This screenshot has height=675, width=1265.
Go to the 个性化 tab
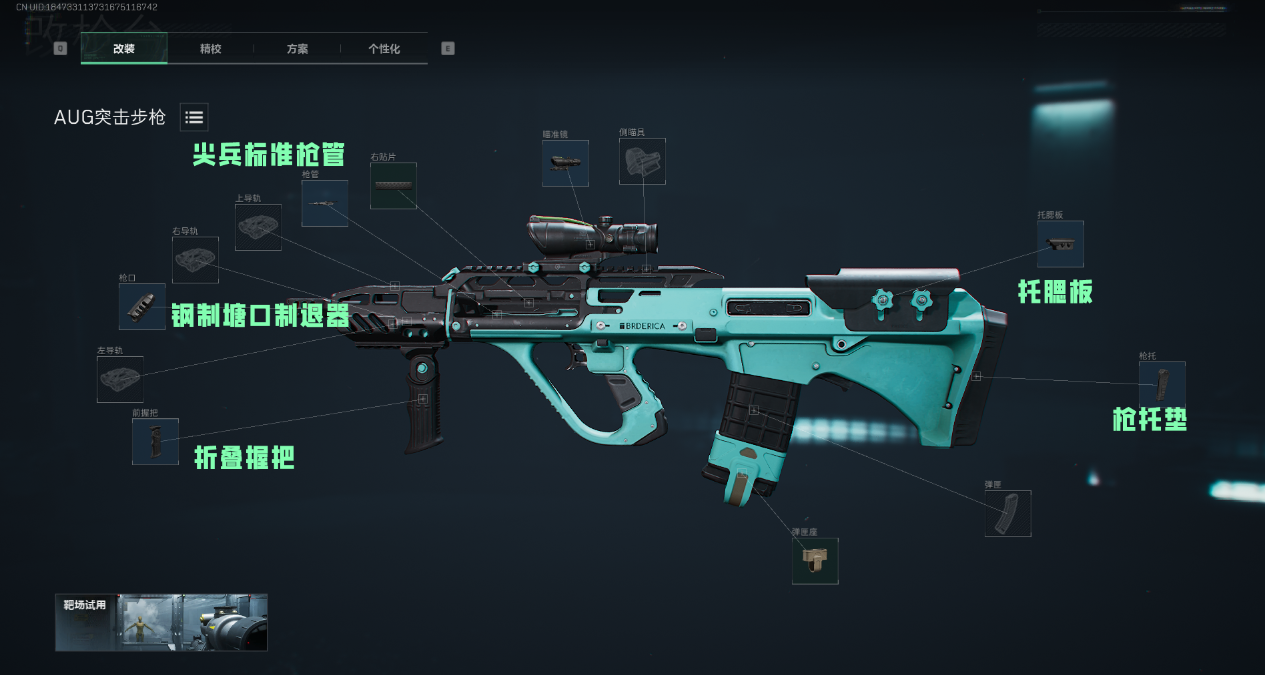tap(384, 48)
